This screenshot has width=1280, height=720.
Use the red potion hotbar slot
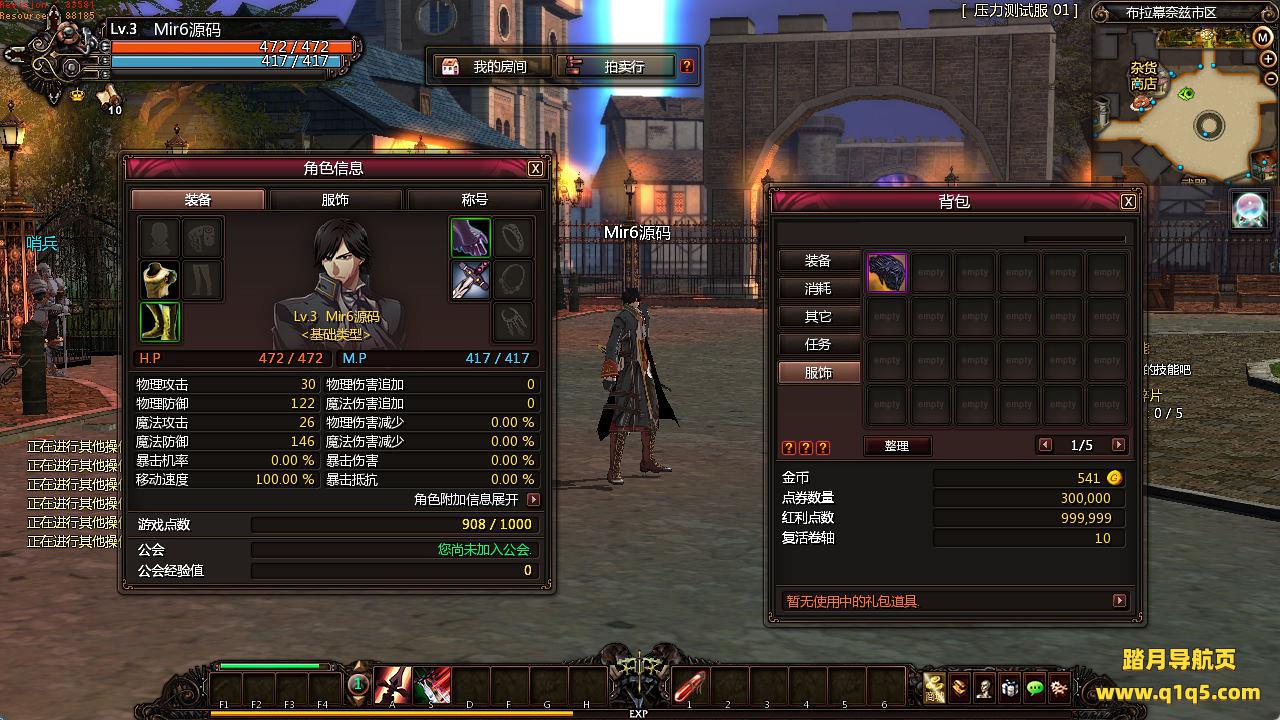(689, 687)
